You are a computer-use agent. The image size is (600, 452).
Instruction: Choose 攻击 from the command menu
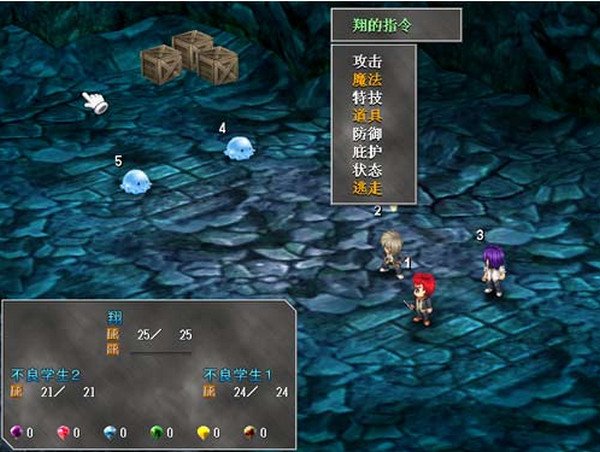[368, 60]
